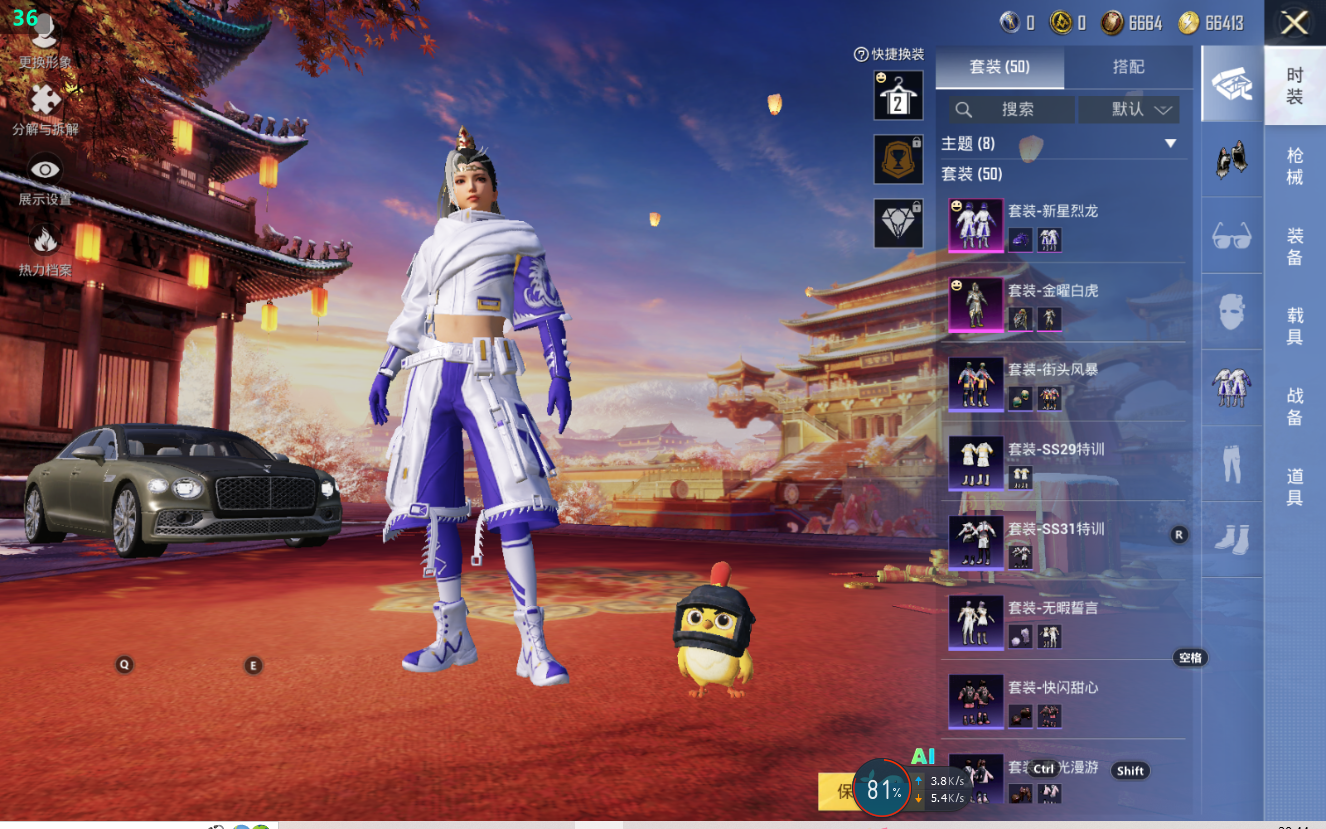
Task: Switch to the 战备 category
Action: coord(1294,407)
